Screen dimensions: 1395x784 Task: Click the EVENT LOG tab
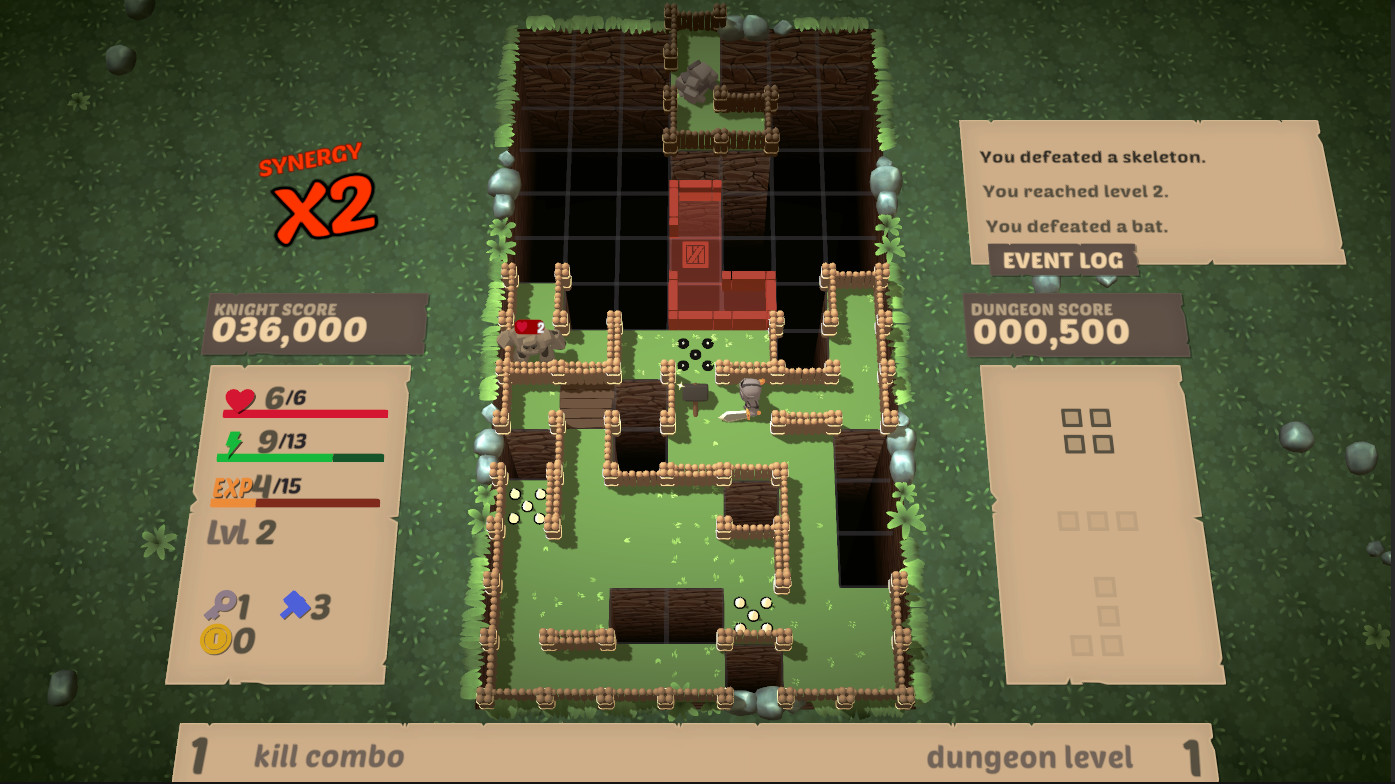pos(1063,259)
